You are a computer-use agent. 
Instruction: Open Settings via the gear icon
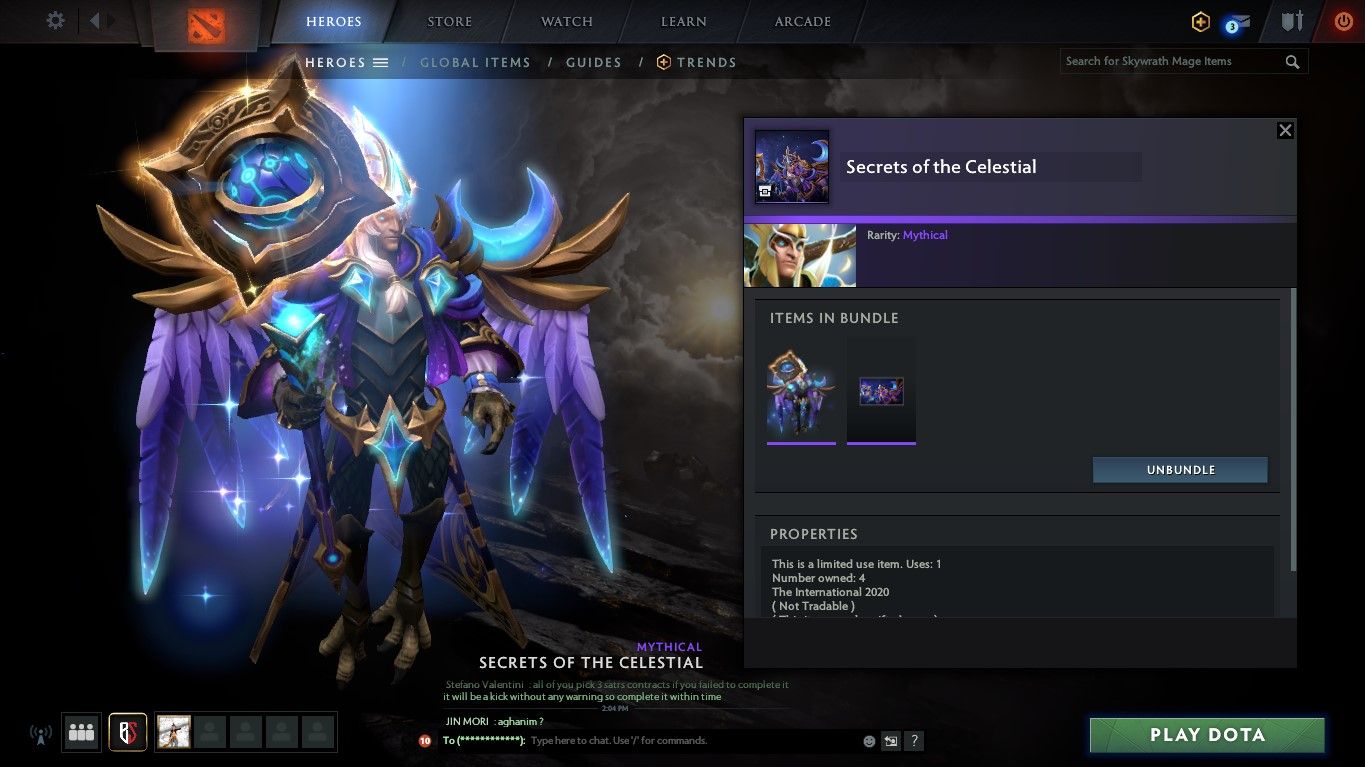click(54, 19)
